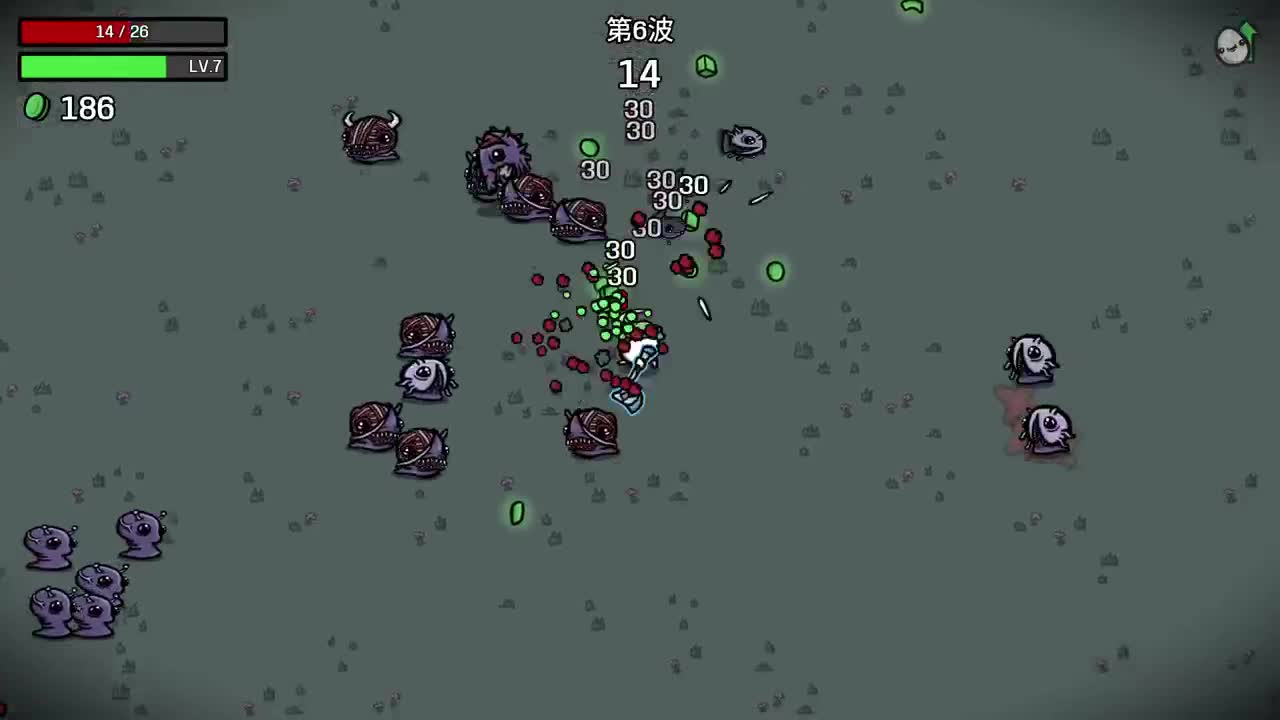Click the oval green pickup near the bottom left
This screenshot has width=1280, height=720.
click(516, 513)
